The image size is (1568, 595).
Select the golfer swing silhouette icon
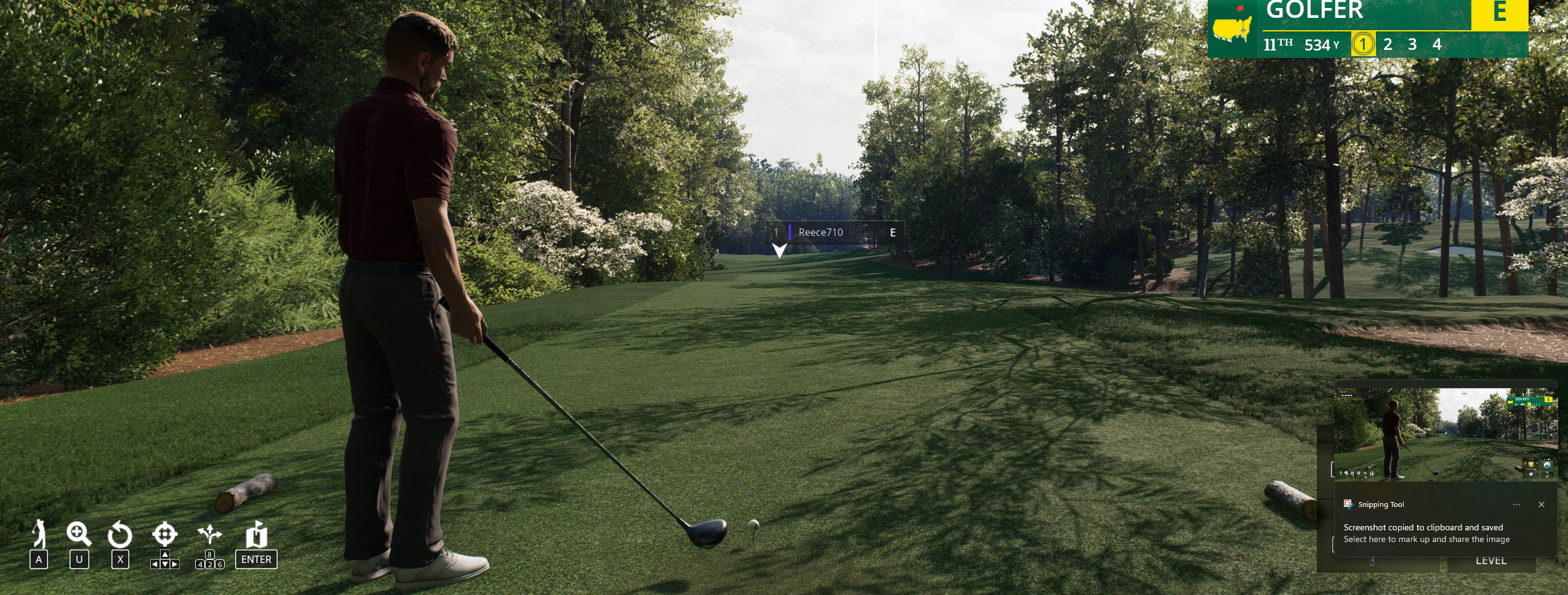(x=39, y=533)
